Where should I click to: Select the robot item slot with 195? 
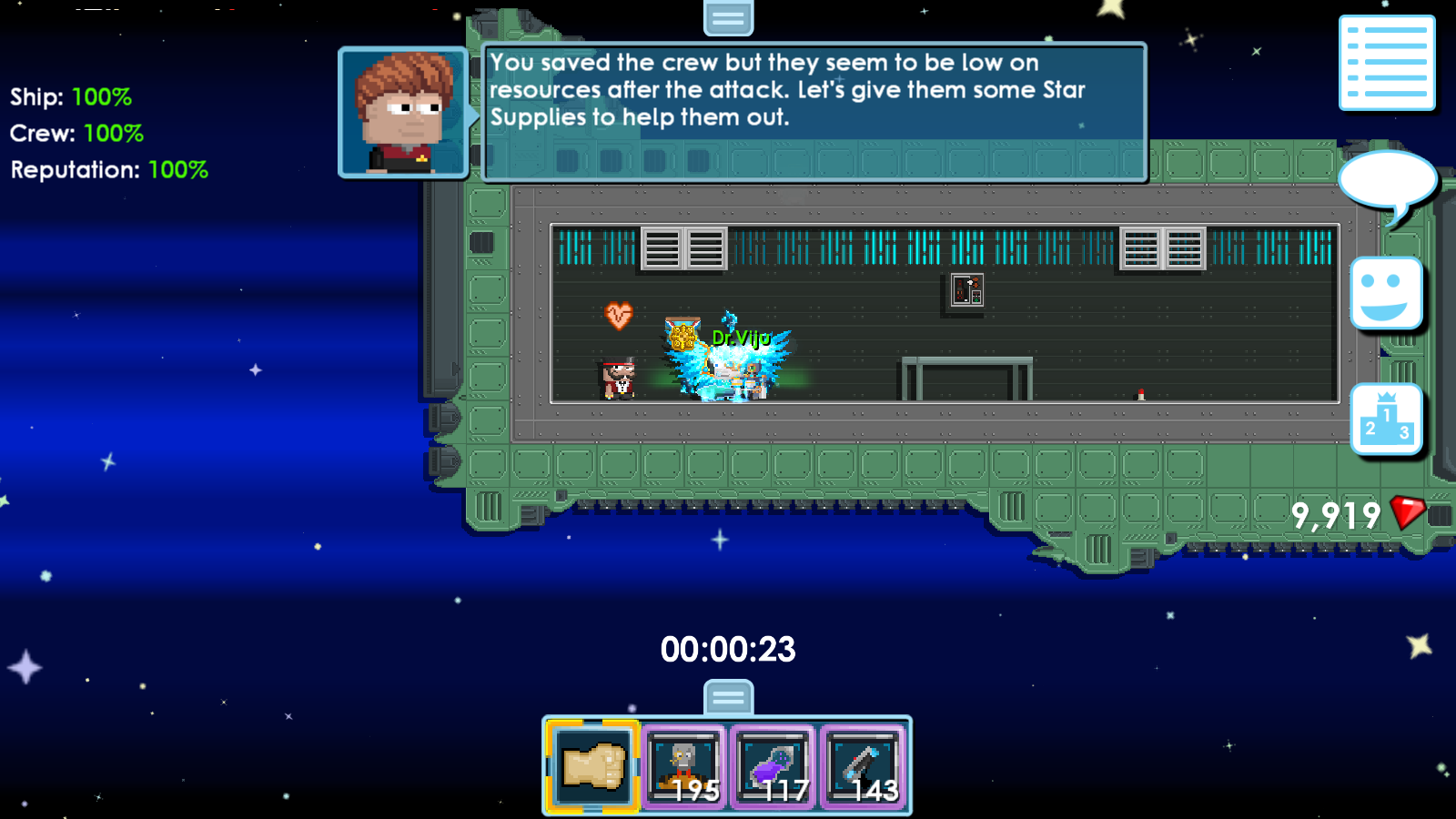(x=684, y=767)
